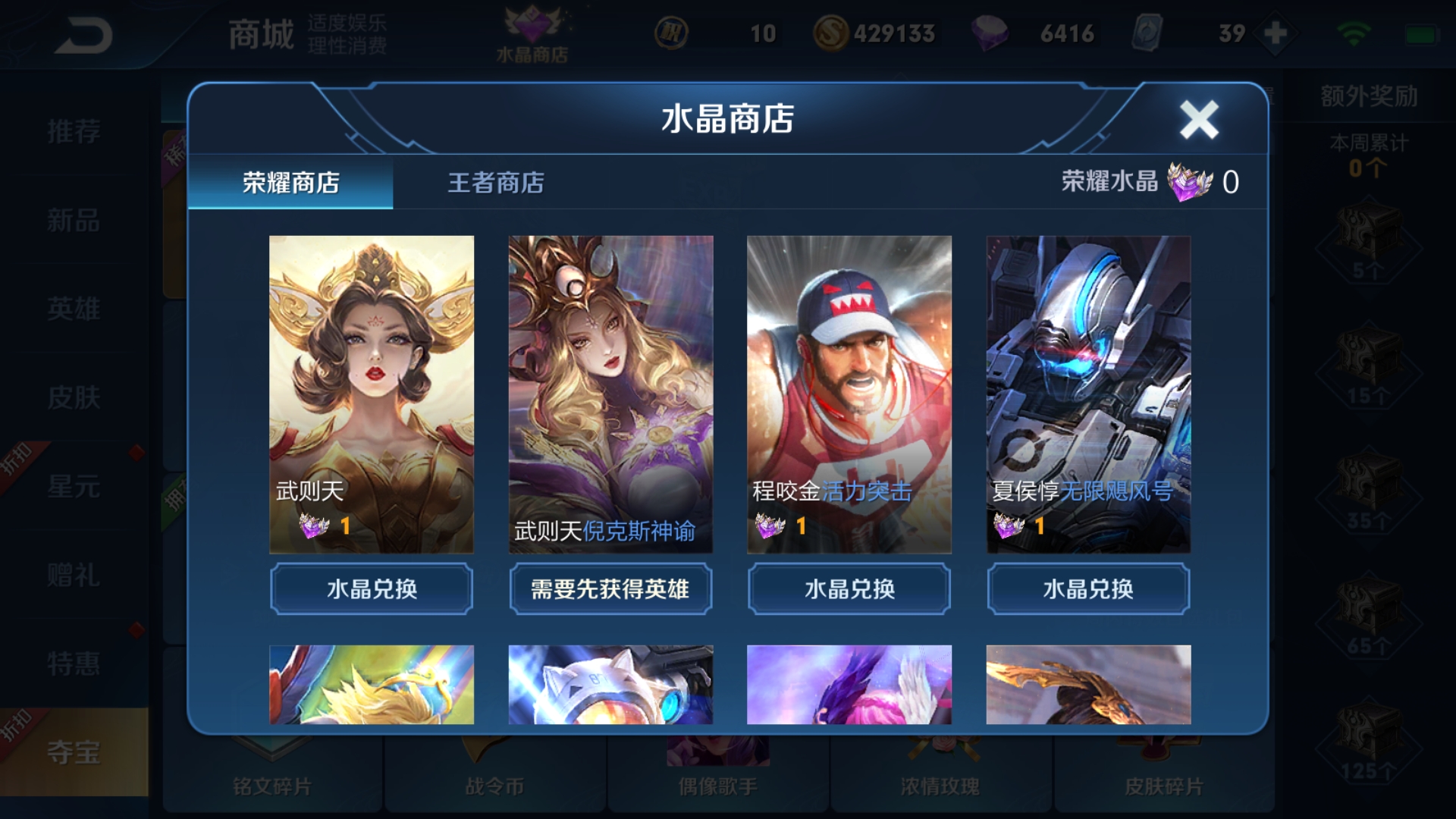
Task: Click 水晶兑换 button under 武则天
Action: [x=371, y=589]
